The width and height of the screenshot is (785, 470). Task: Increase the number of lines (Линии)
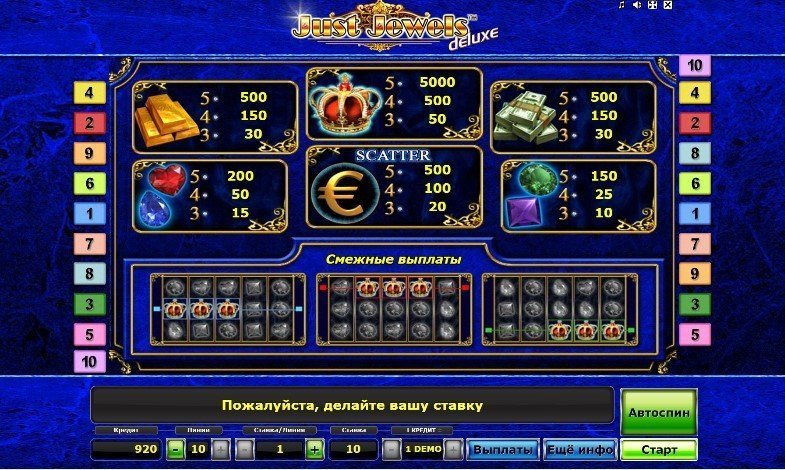tap(221, 450)
